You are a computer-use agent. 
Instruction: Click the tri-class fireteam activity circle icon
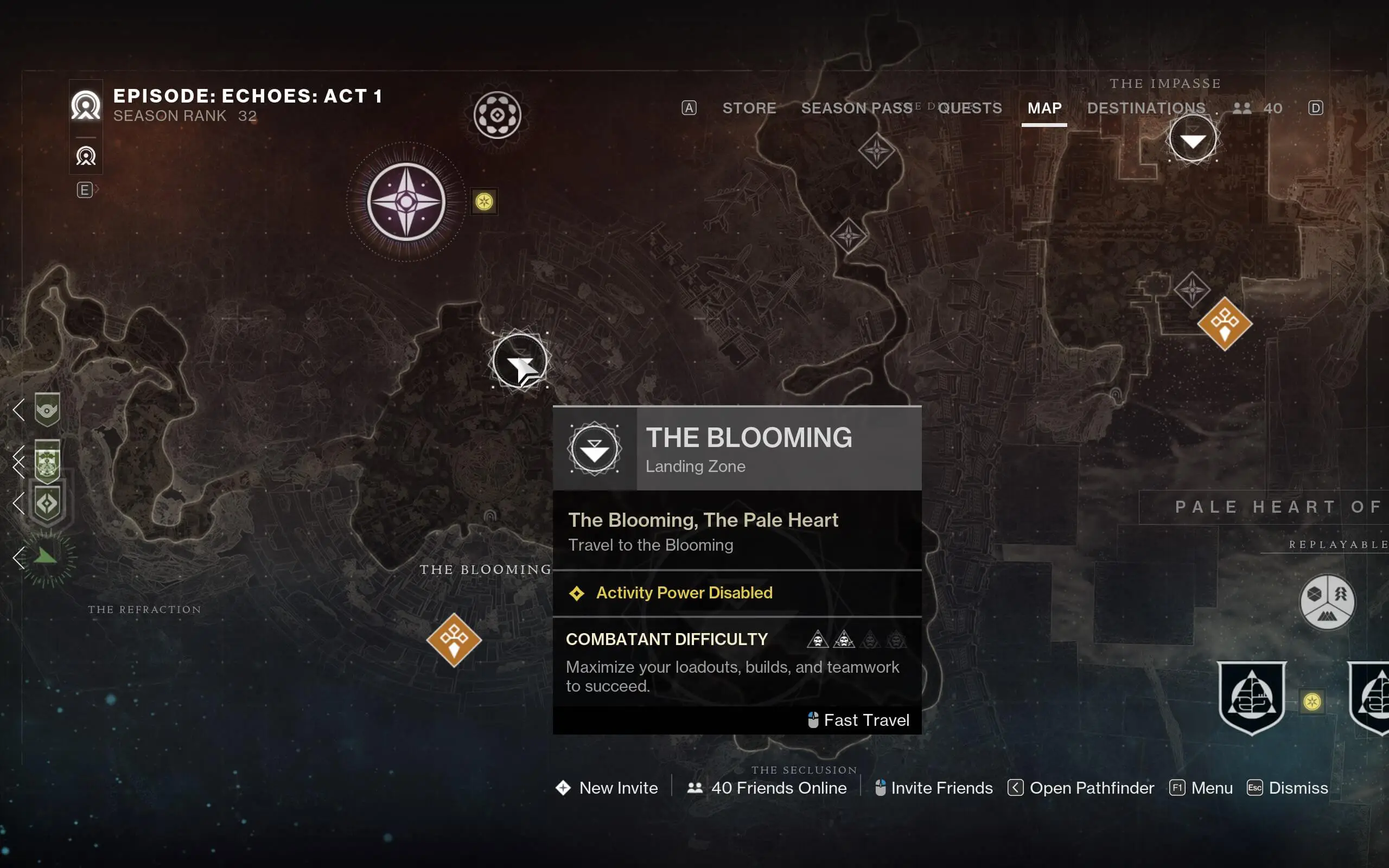[x=1328, y=603]
